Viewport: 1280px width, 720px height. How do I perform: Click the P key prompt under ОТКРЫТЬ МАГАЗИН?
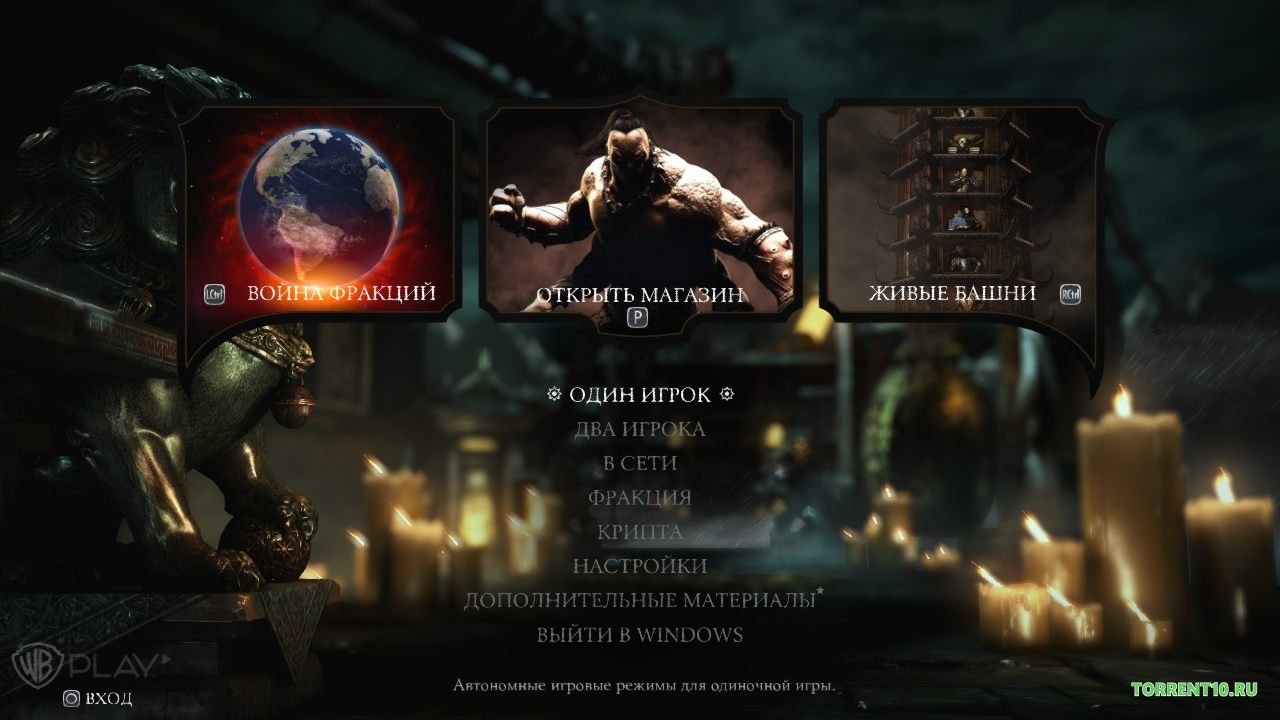[x=637, y=317]
